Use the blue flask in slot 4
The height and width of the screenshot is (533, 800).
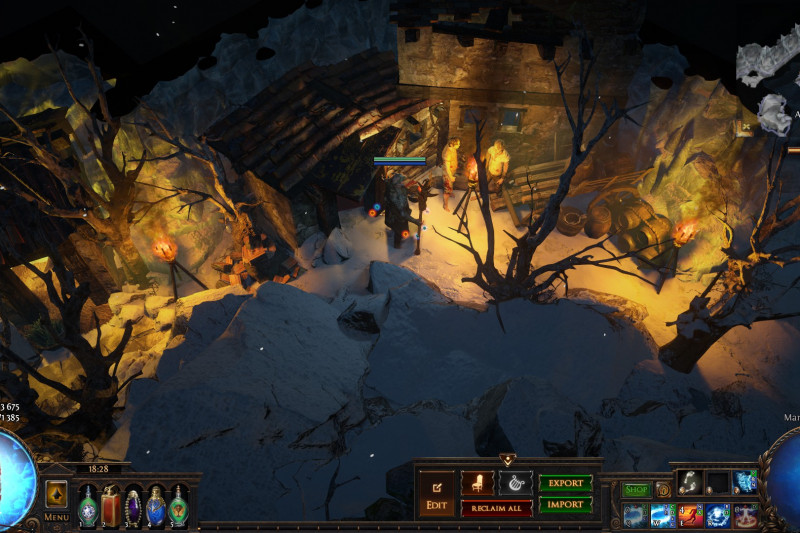point(156,505)
